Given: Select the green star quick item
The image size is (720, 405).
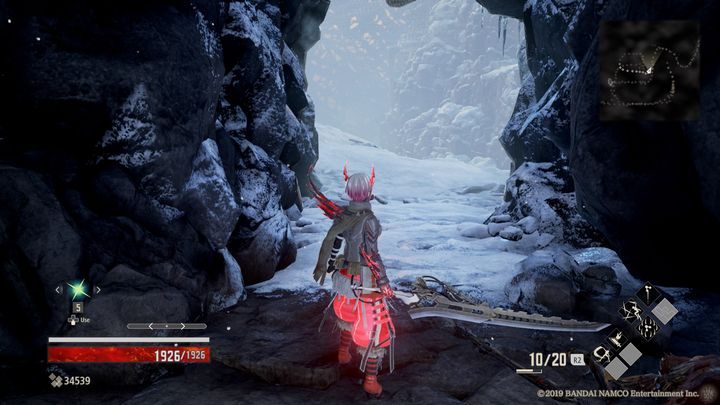Looking at the screenshot, I should pyautogui.click(x=78, y=290).
